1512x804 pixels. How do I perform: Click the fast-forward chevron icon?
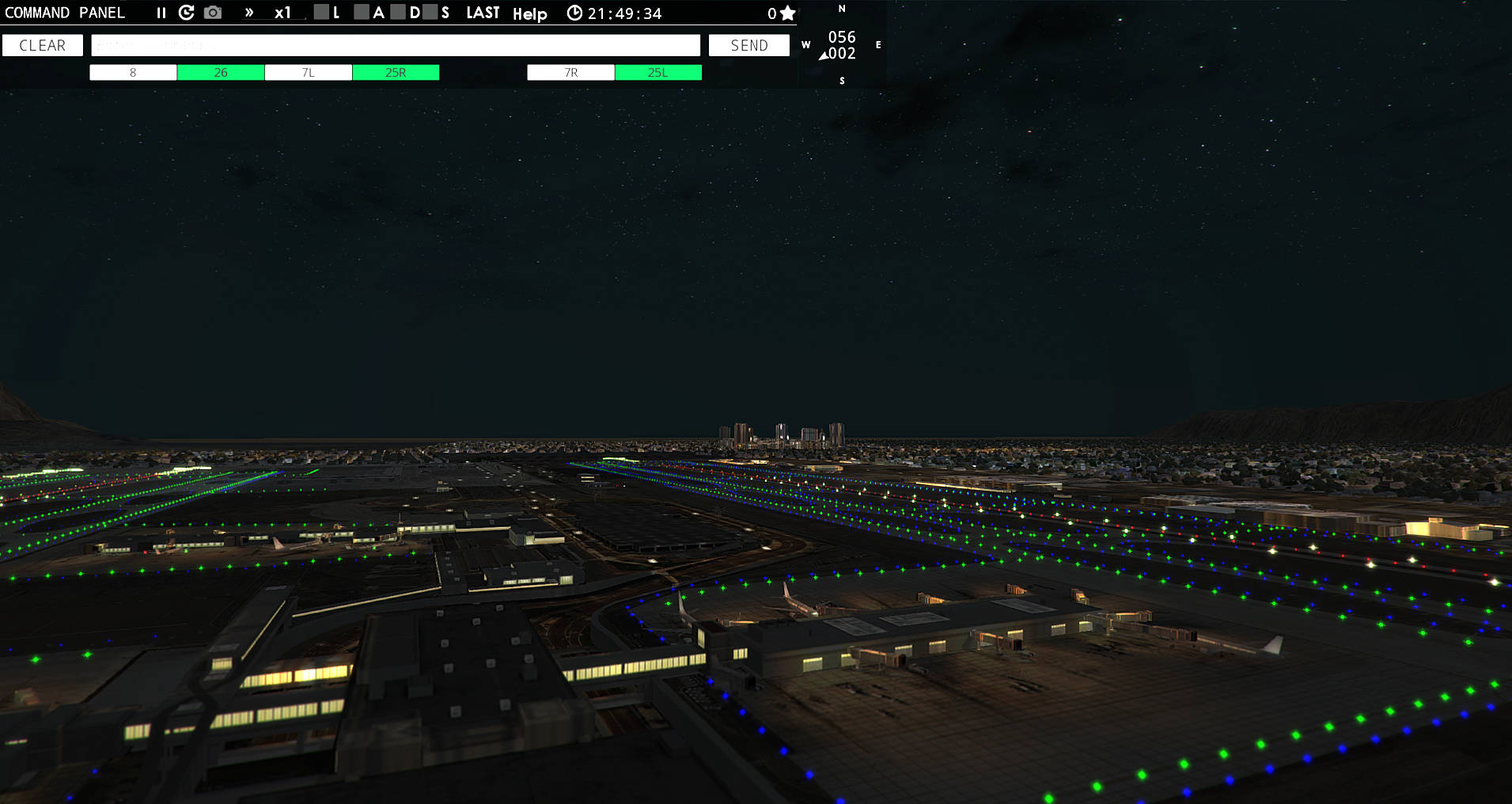[249, 13]
